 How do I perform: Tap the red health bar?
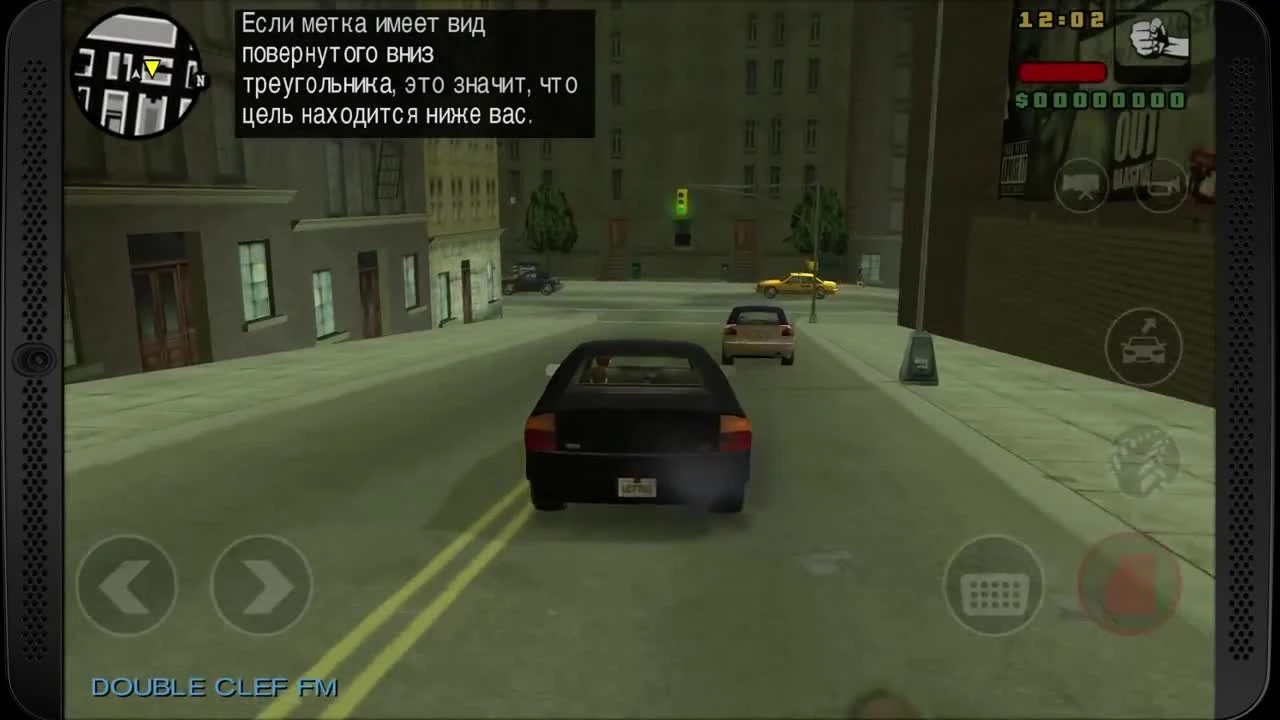pyautogui.click(x=1062, y=71)
